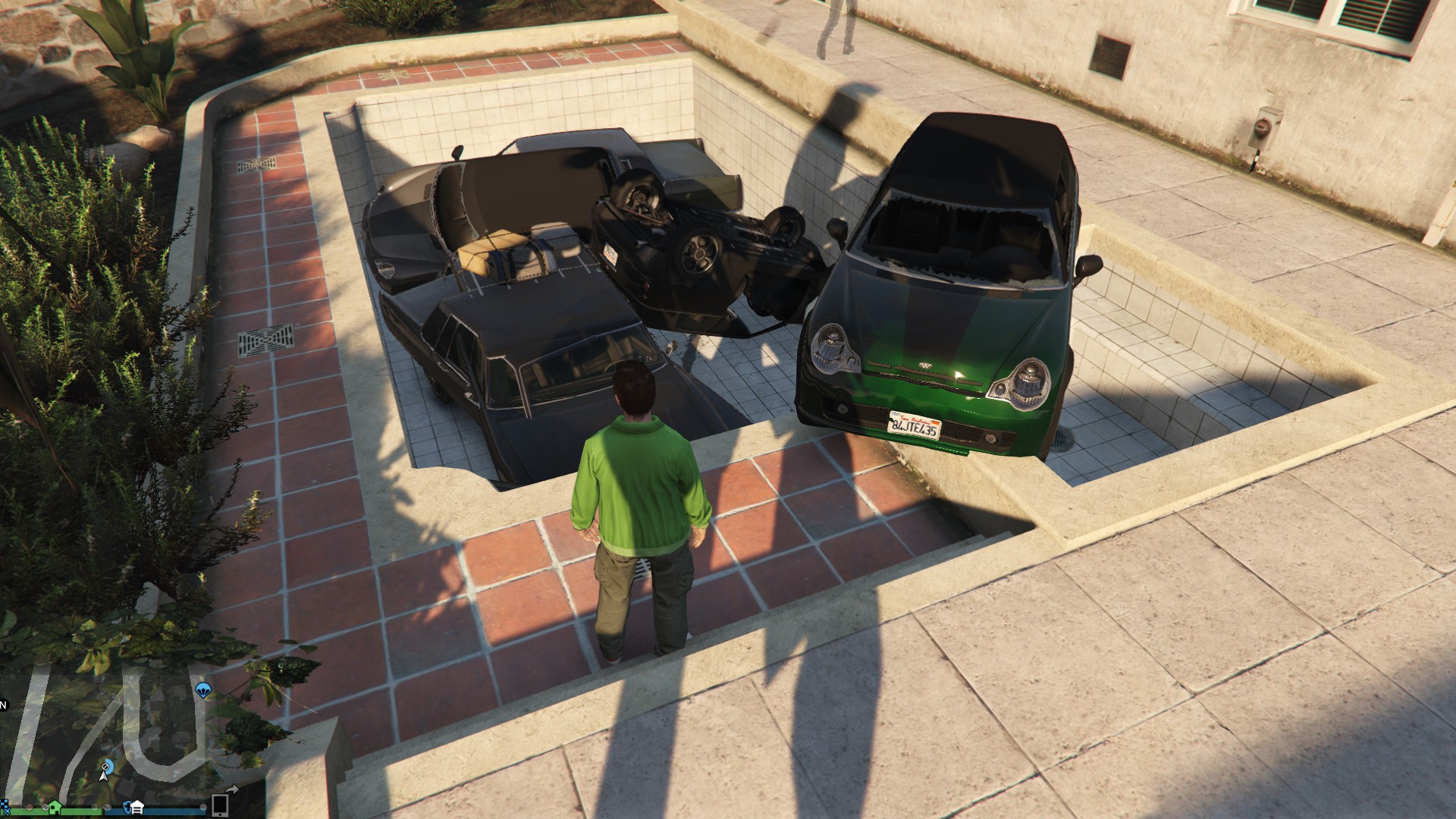Click the white player arrow on the minimap
This screenshot has width=1456, height=819.
[103, 777]
